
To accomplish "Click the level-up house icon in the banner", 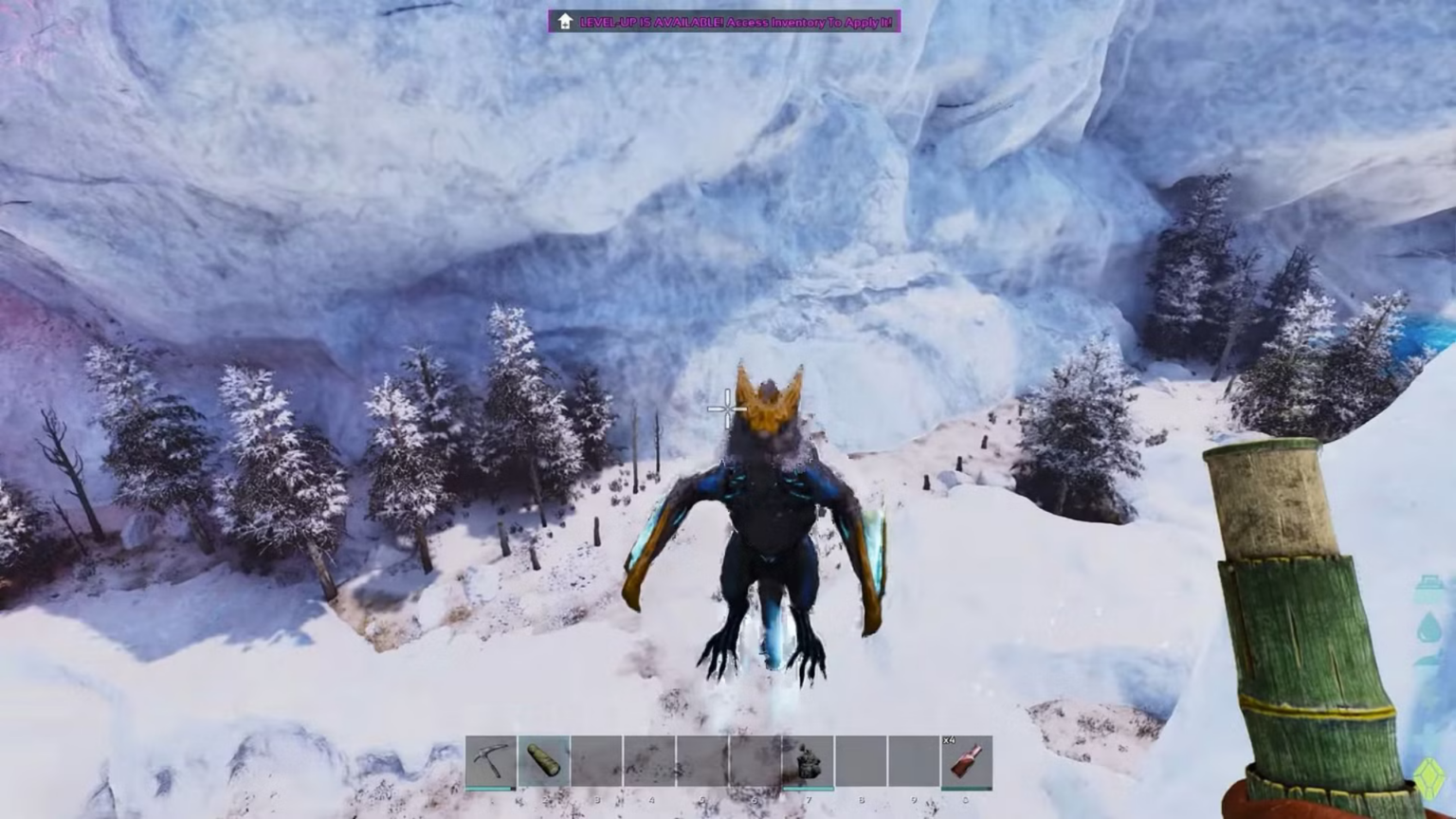I will (x=565, y=20).
